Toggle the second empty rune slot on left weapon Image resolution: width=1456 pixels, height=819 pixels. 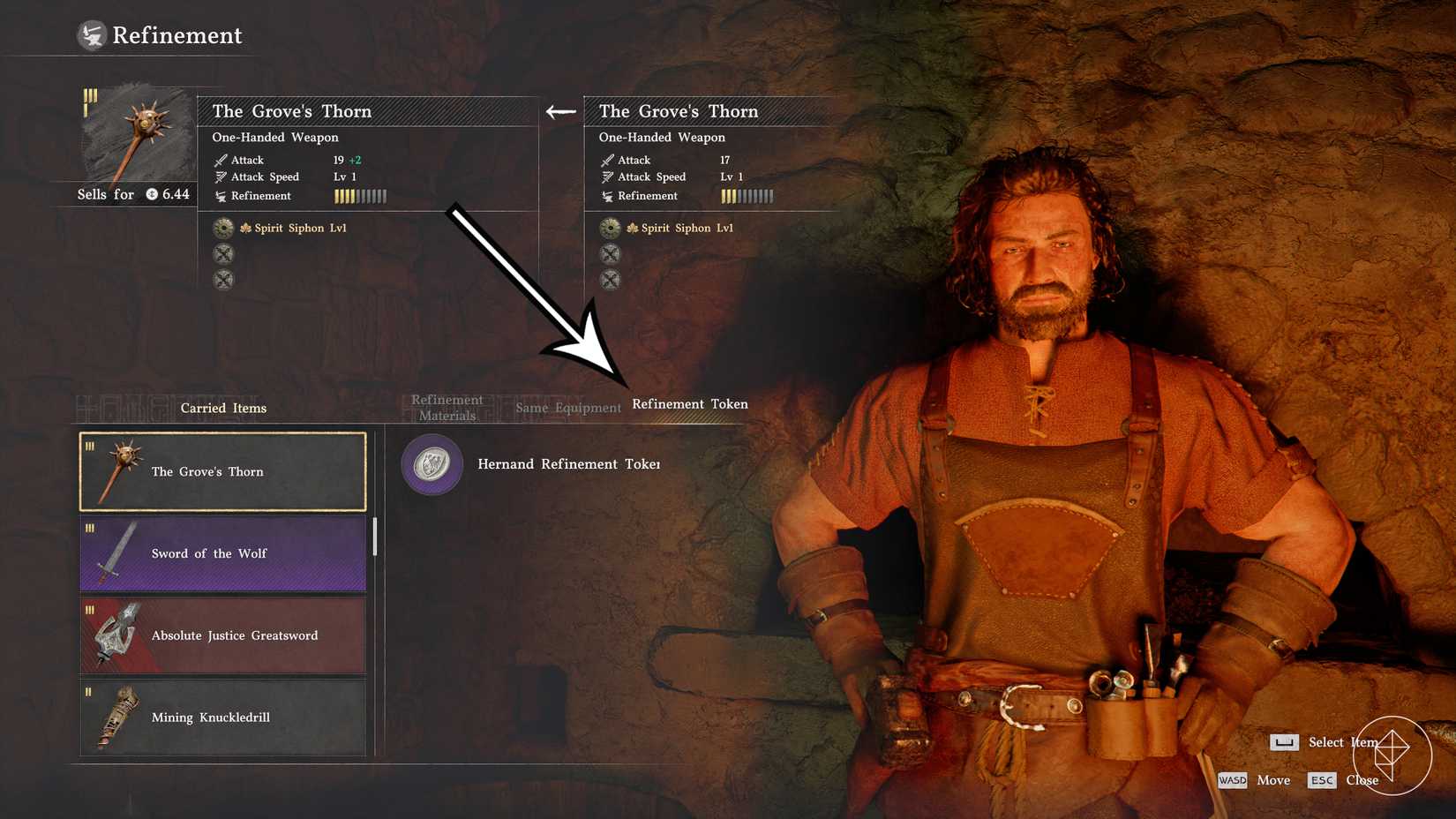point(223,280)
